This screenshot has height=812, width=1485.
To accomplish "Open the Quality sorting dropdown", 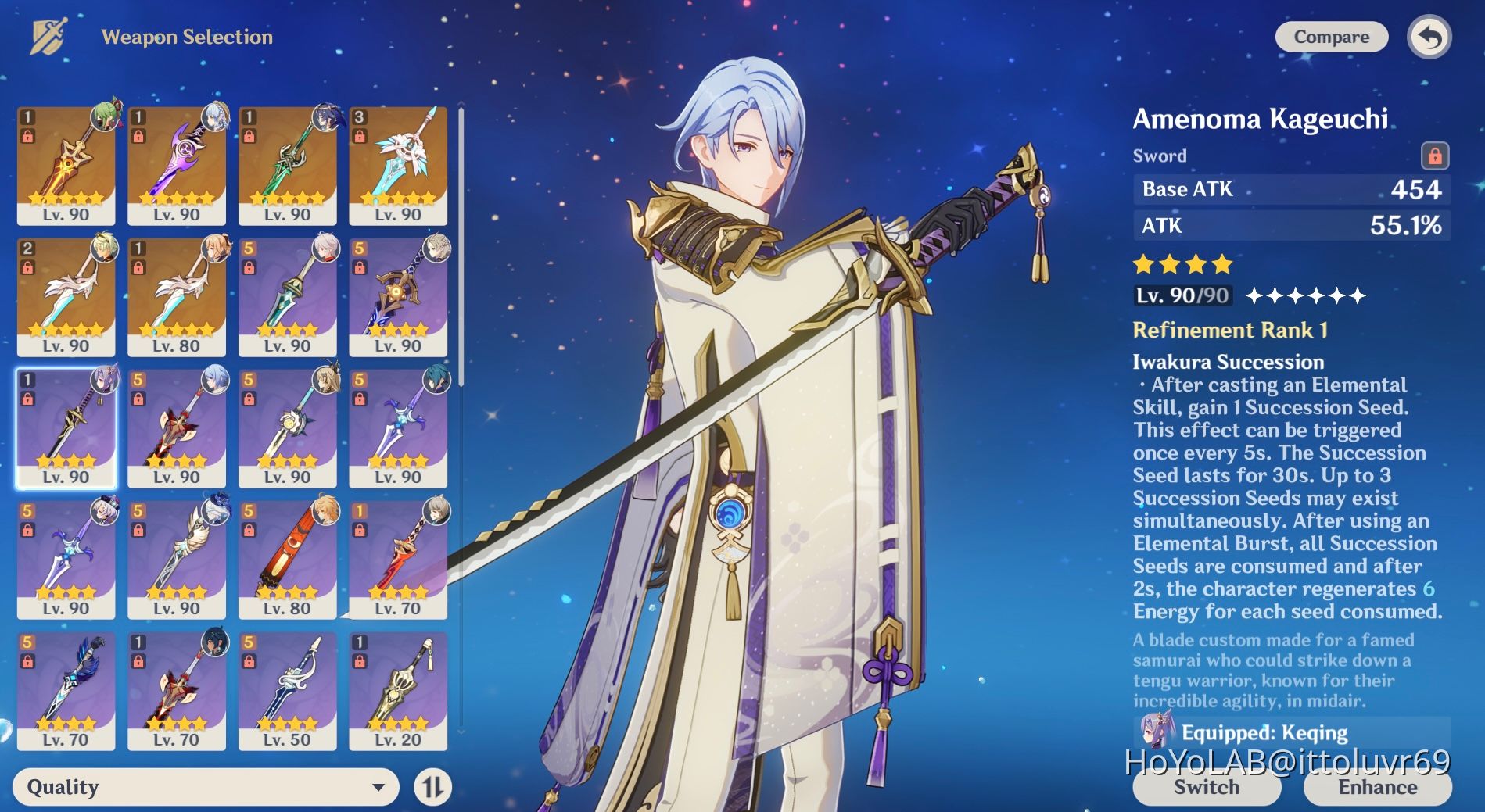I will 203,787.
